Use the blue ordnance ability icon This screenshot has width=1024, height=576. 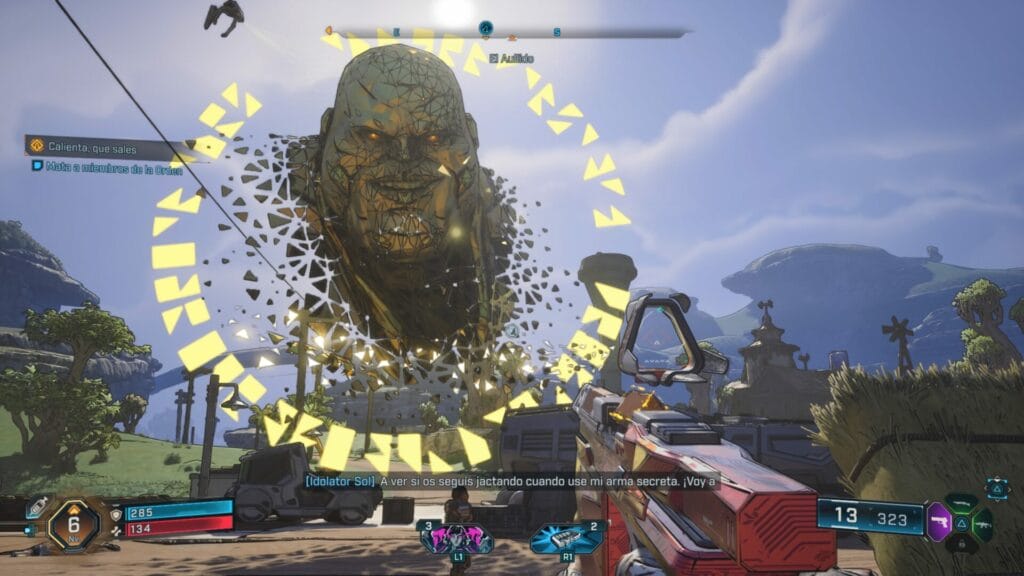tap(568, 538)
